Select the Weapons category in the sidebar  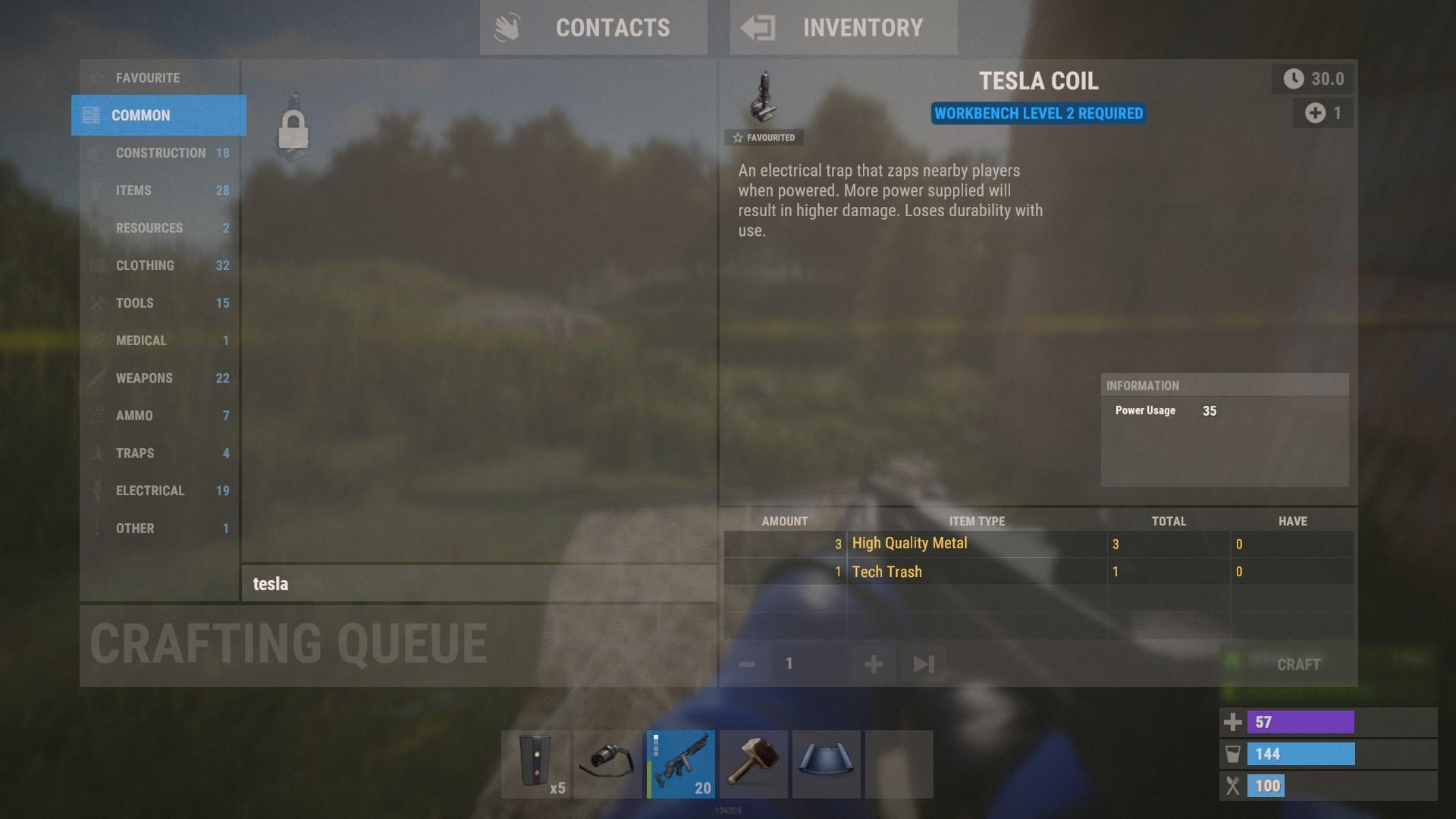(x=143, y=378)
